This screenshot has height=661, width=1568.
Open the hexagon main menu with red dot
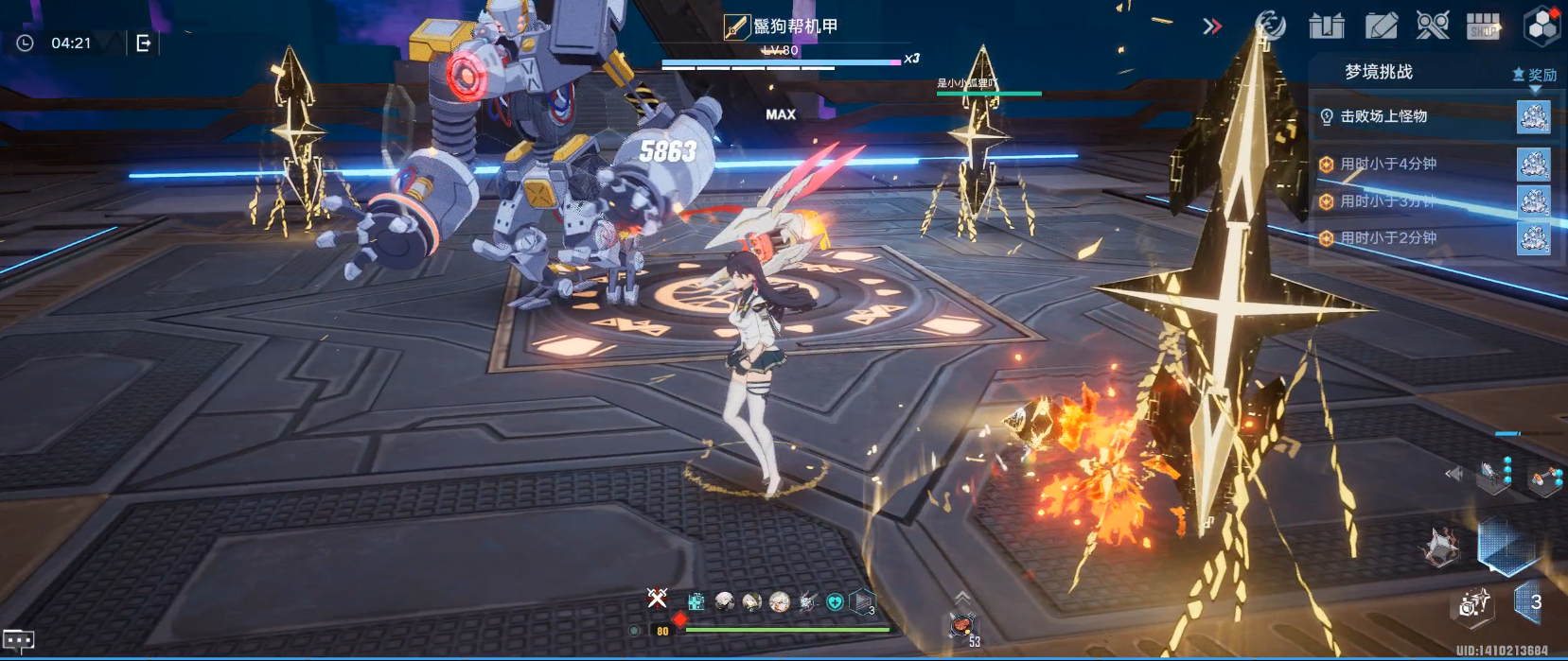1542,26
